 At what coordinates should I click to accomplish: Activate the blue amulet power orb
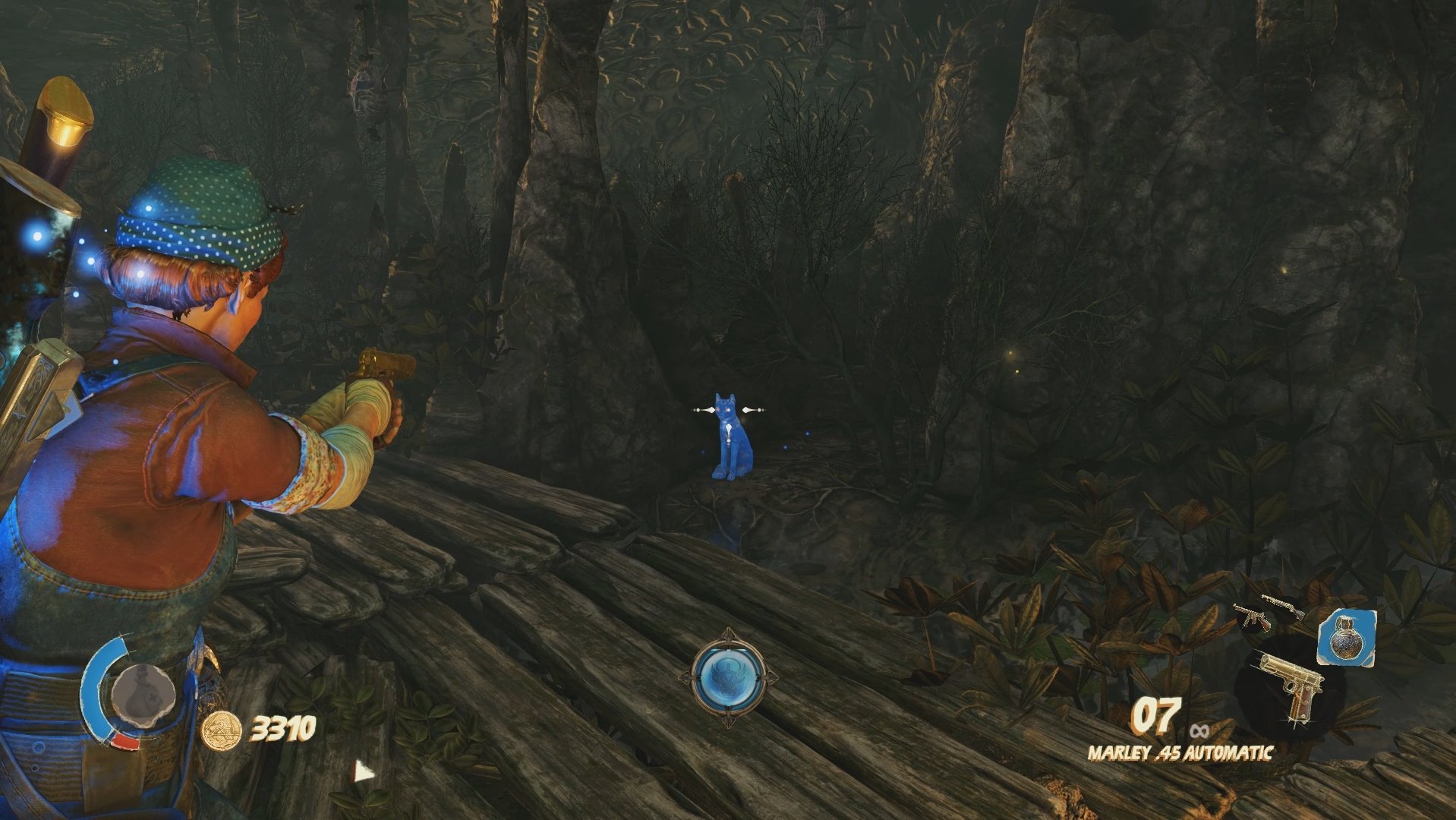[x=728, y=676]
